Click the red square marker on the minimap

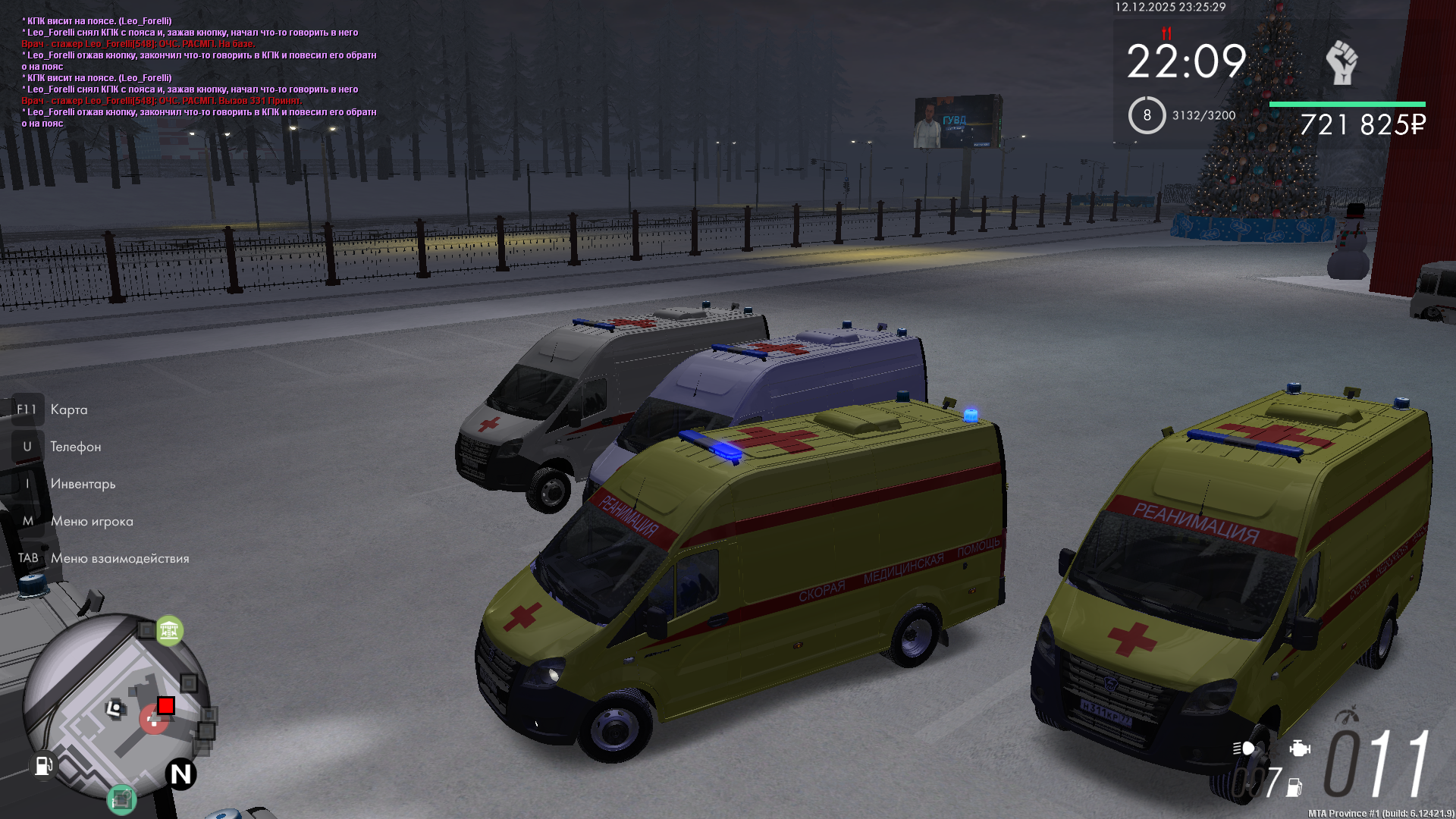[166, 706]
